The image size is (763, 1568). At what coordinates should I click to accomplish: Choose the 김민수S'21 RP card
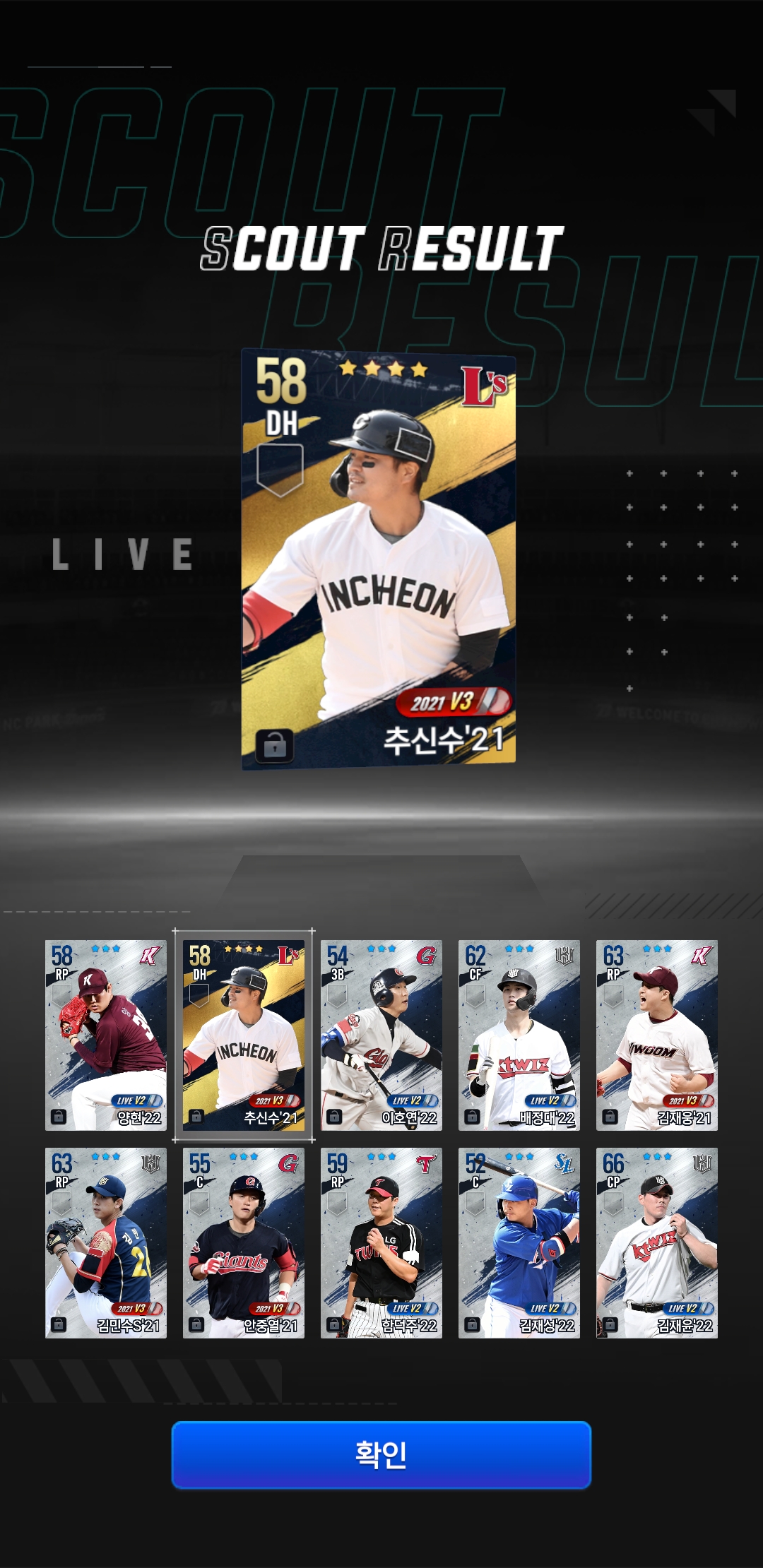[x=106, y=1242]
